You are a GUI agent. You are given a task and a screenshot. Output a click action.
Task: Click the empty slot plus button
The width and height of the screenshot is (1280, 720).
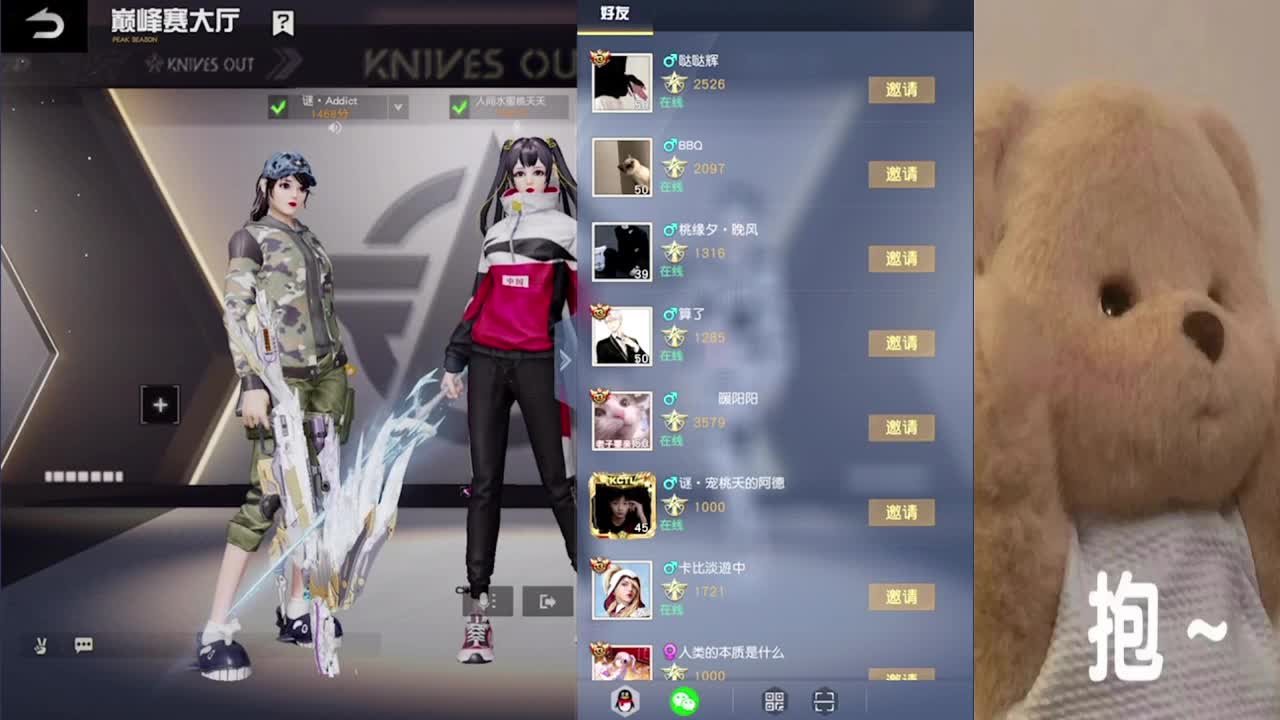click(x=158, y=404)
